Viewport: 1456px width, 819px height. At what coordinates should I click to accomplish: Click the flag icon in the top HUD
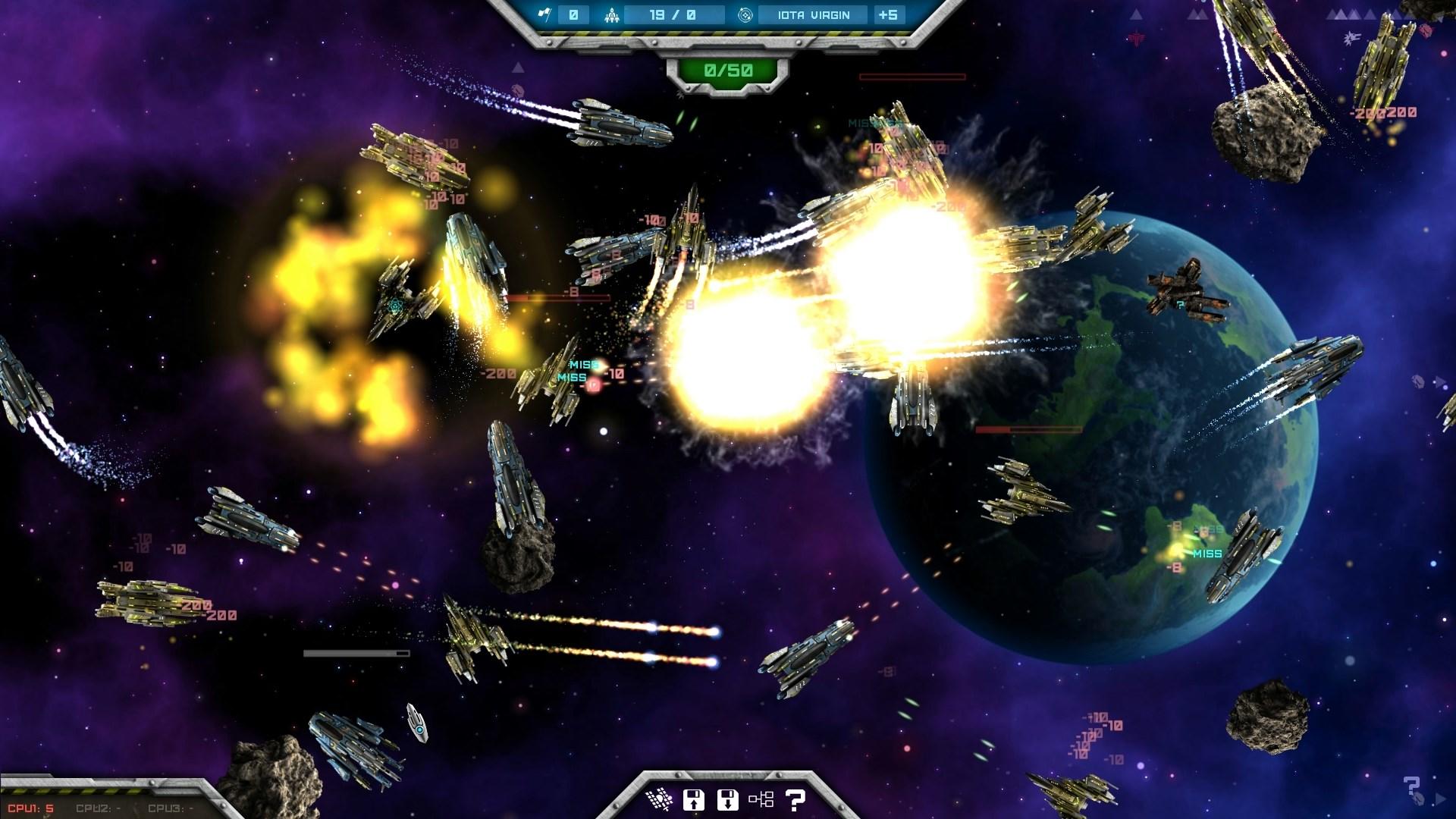point(546,14)
